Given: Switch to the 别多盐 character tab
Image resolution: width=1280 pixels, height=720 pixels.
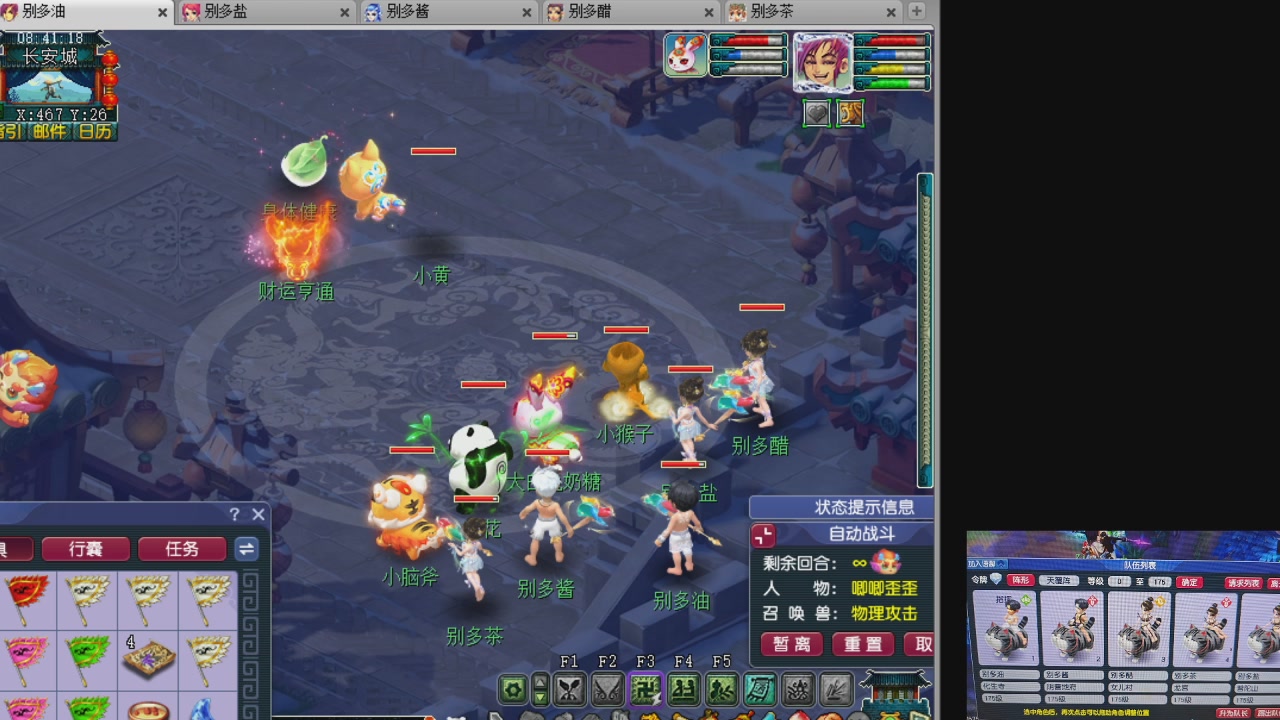Looking at the screenshot, I should 230,13.
